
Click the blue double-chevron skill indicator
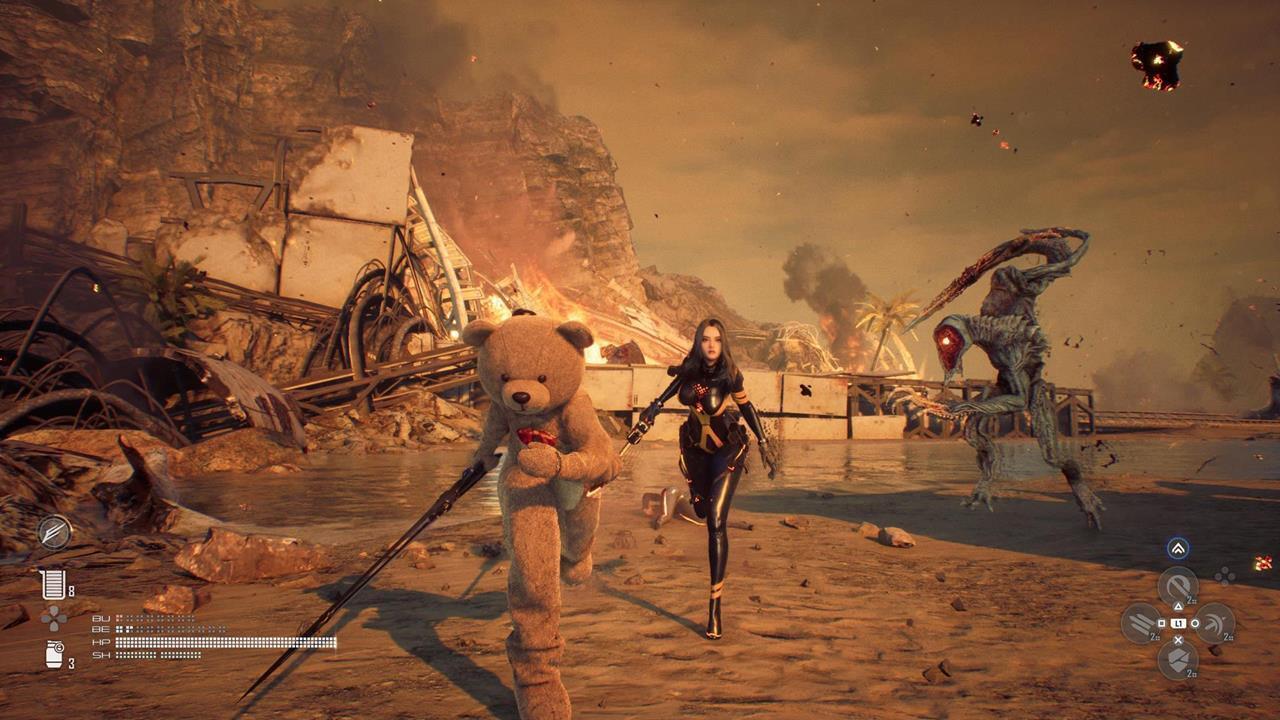[x=1177, y=548]
